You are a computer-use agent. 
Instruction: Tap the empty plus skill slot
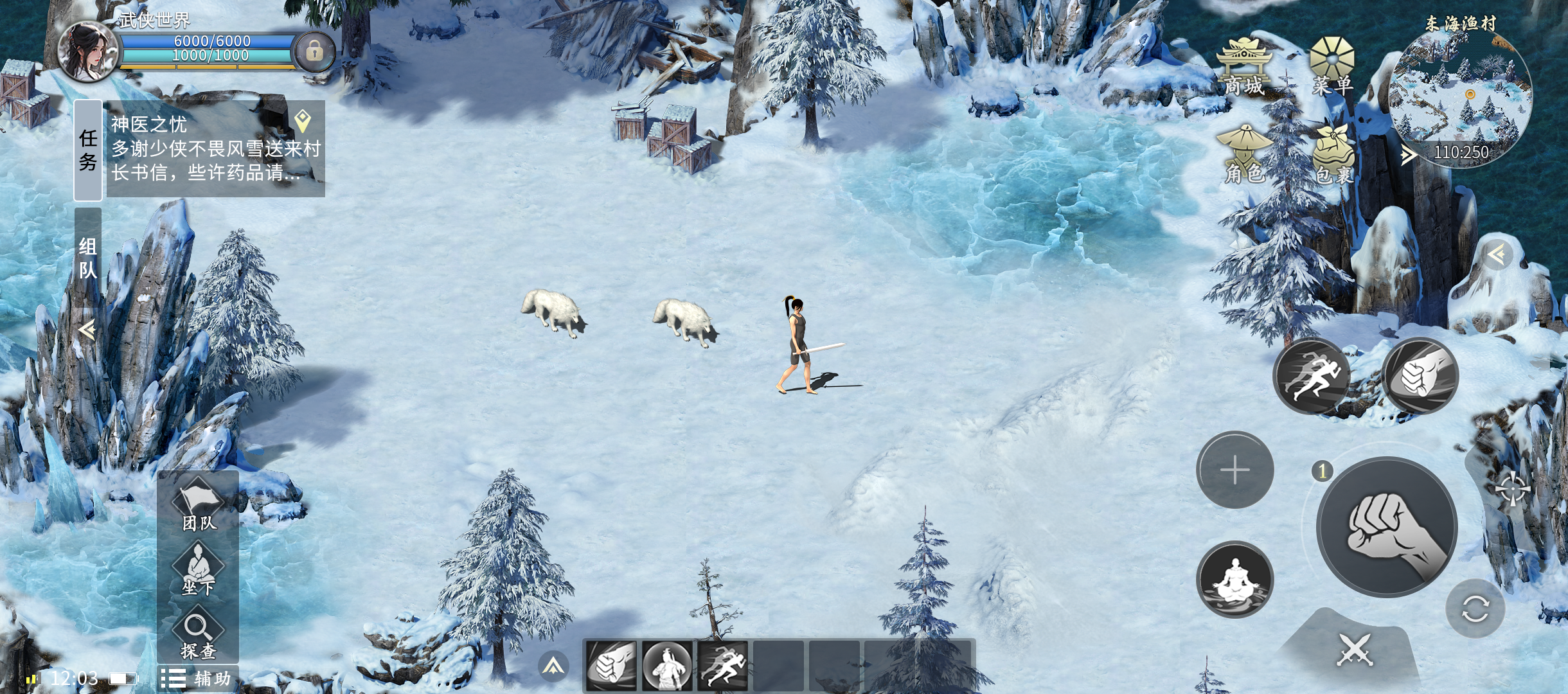(1234, 470)
